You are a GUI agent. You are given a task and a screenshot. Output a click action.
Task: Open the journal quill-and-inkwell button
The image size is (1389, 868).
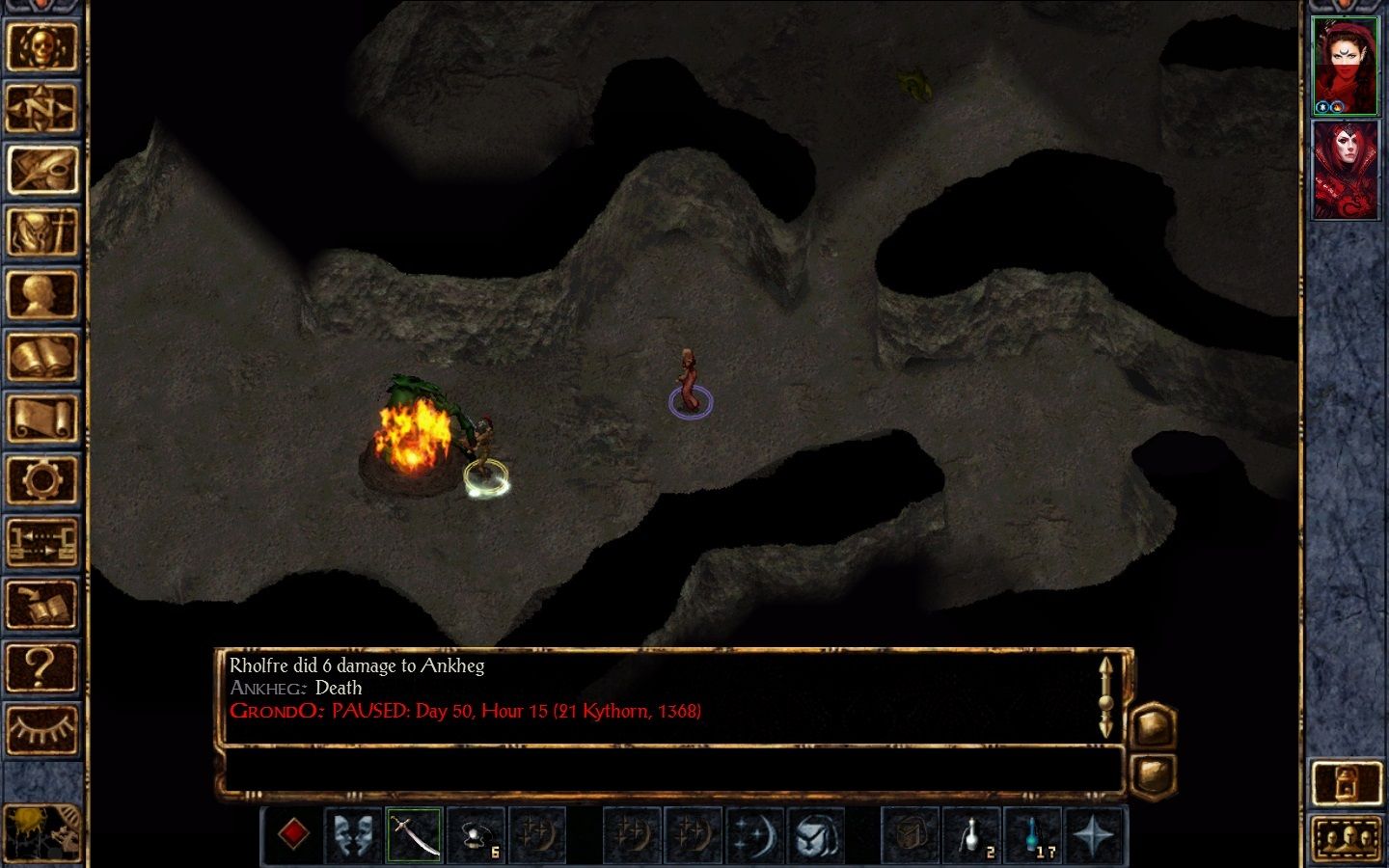[41, 170]
